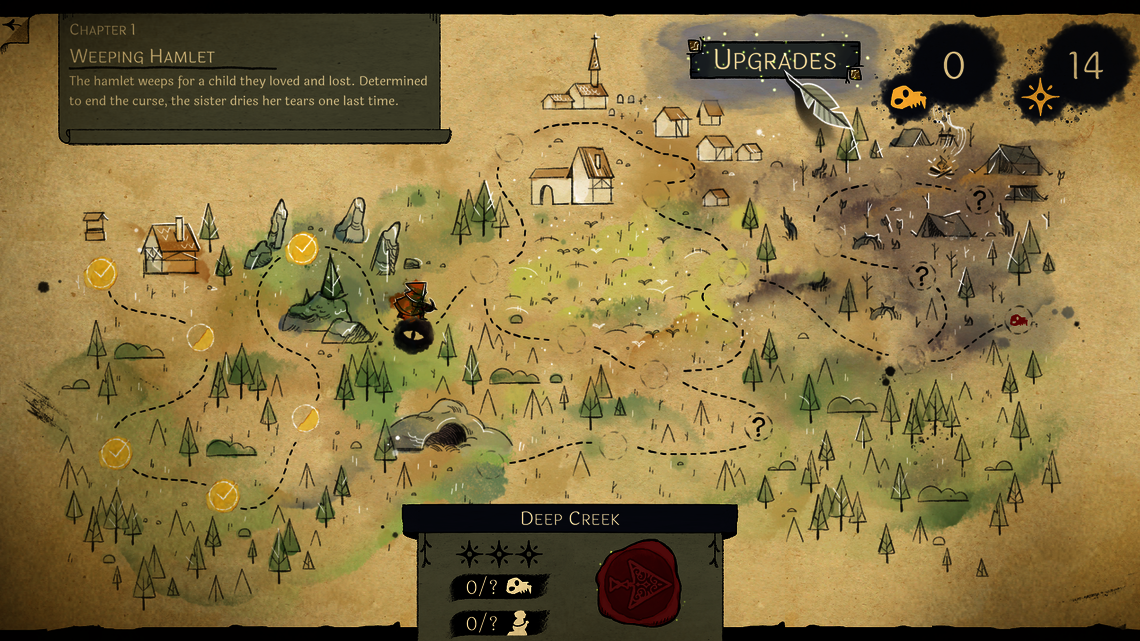Select the completed level beside the cottage

point(101,272)
